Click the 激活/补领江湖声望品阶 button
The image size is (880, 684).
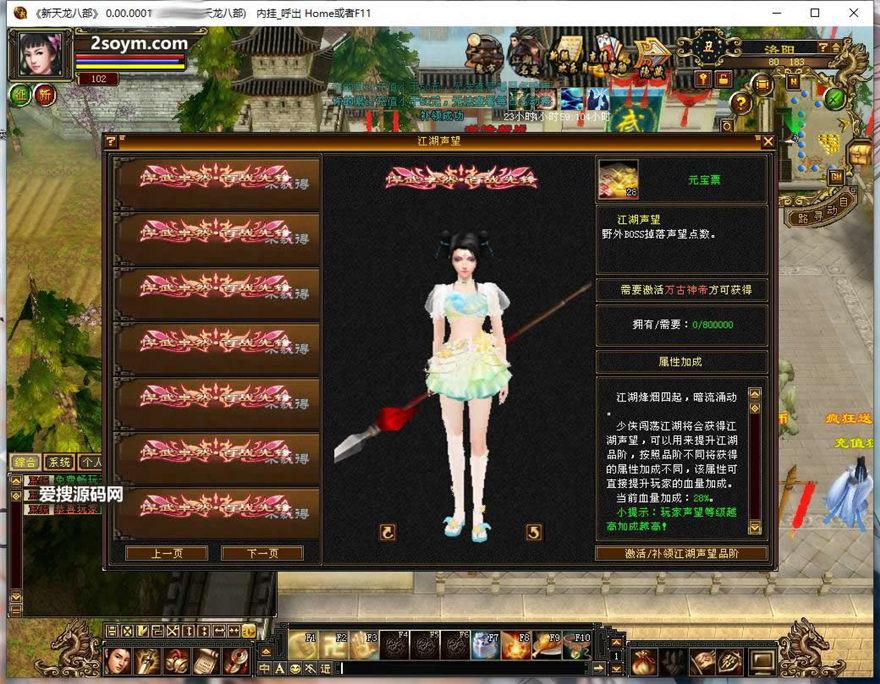click(682, 553)
